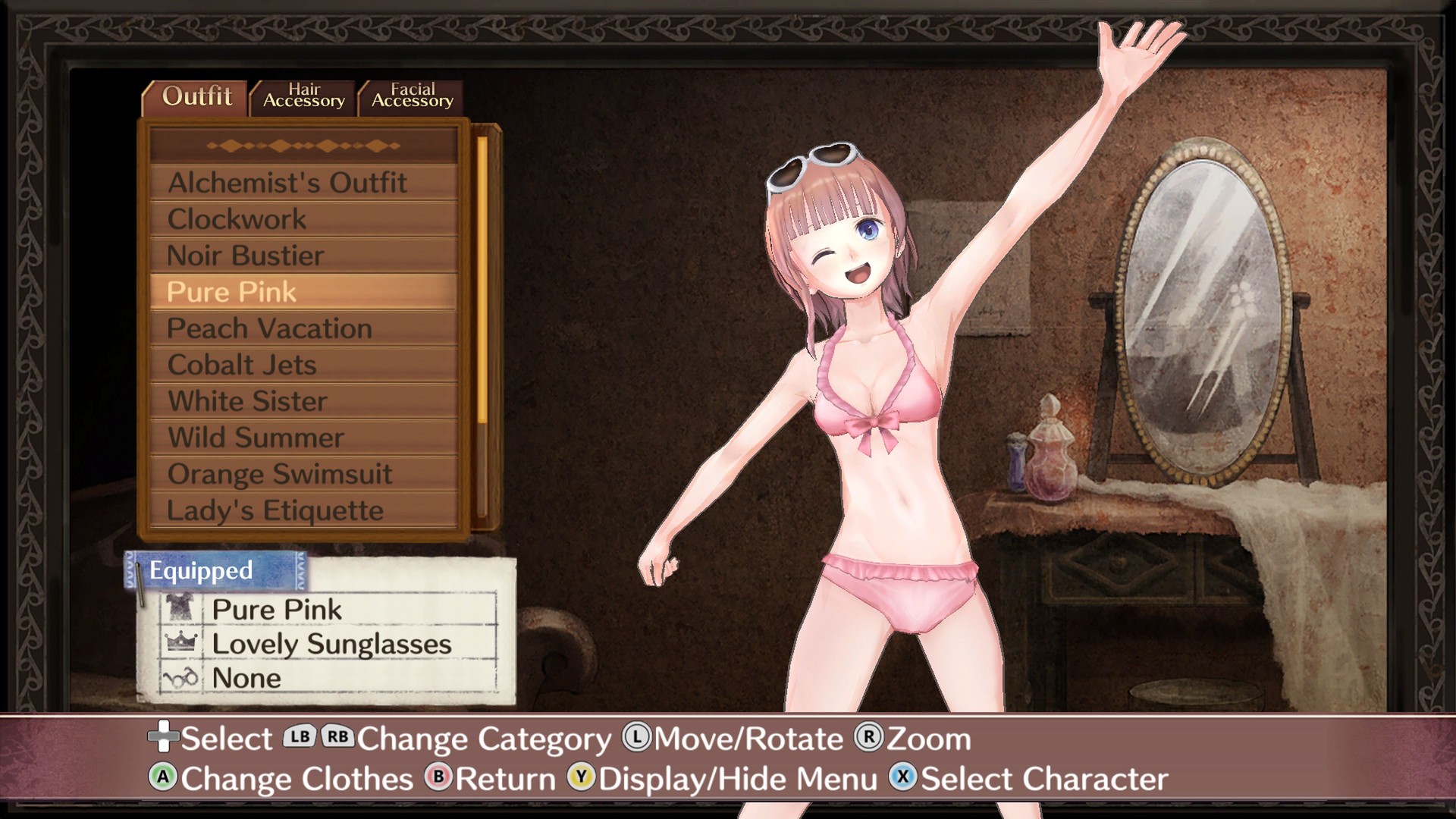Click the X Select Character icon
1456x819 pixels.
click(x=902, y=778)
